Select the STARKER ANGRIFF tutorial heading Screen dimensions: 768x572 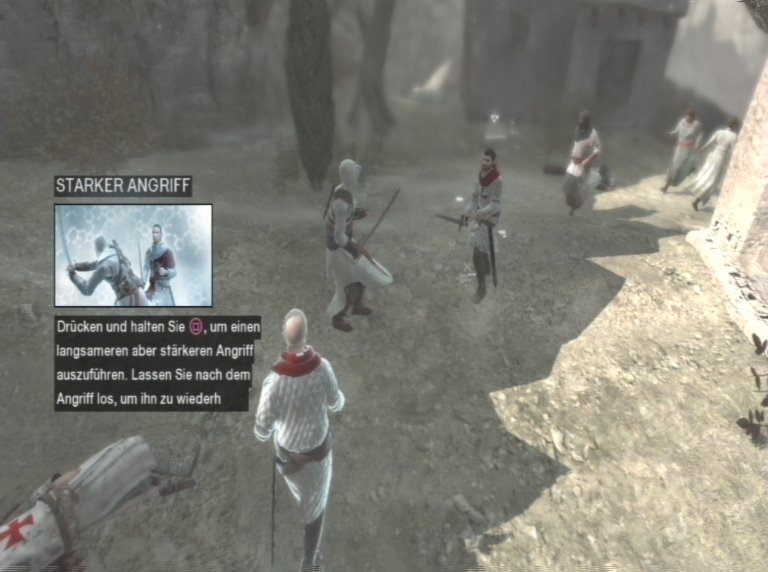[123, 187]
